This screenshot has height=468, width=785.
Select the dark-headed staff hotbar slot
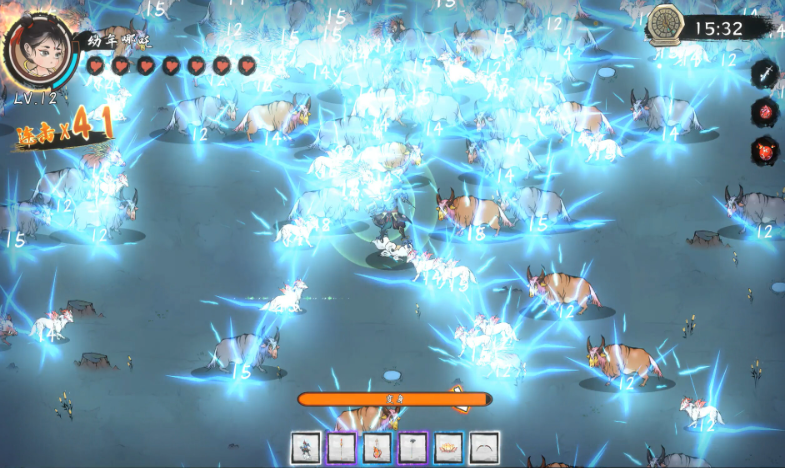[413, 447]
